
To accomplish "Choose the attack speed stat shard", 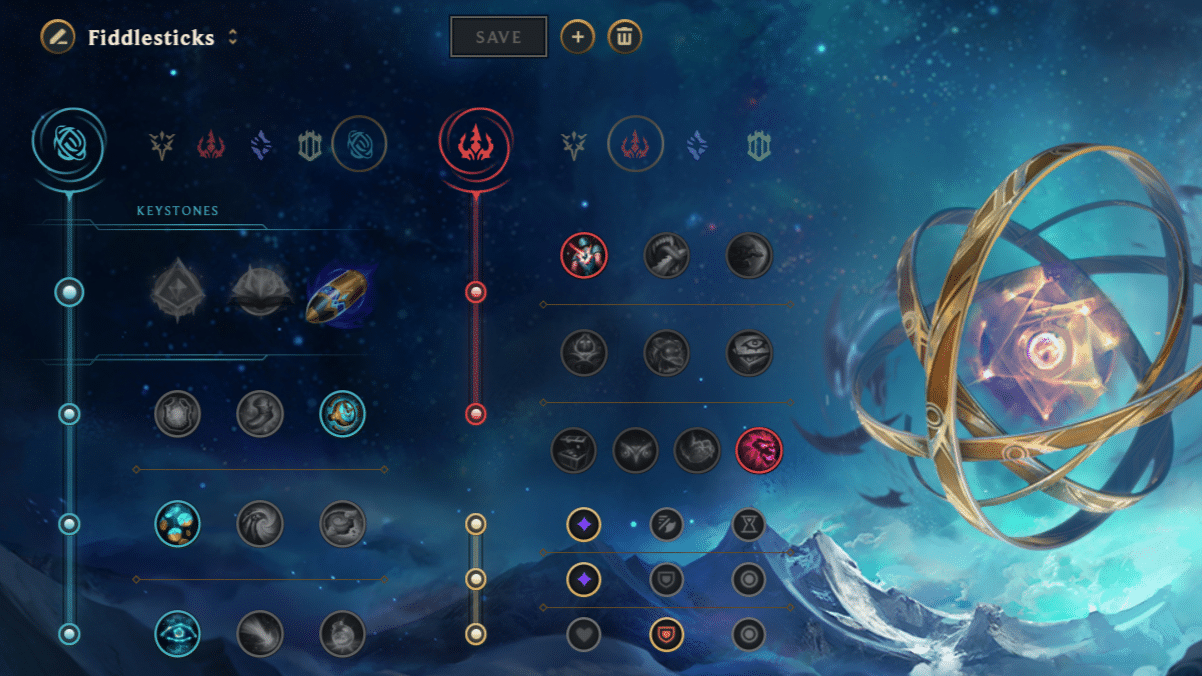I will point(666,523).
